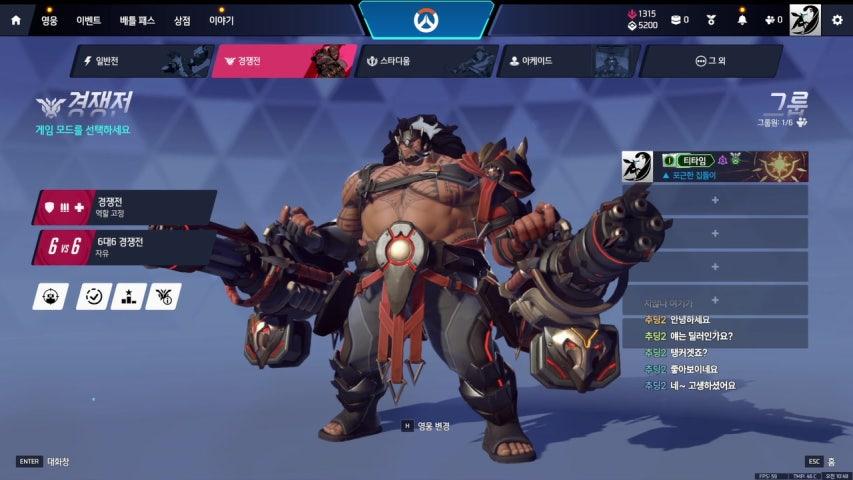
Task: Open the player profile avatar in top bar
Action: (804, 19)
